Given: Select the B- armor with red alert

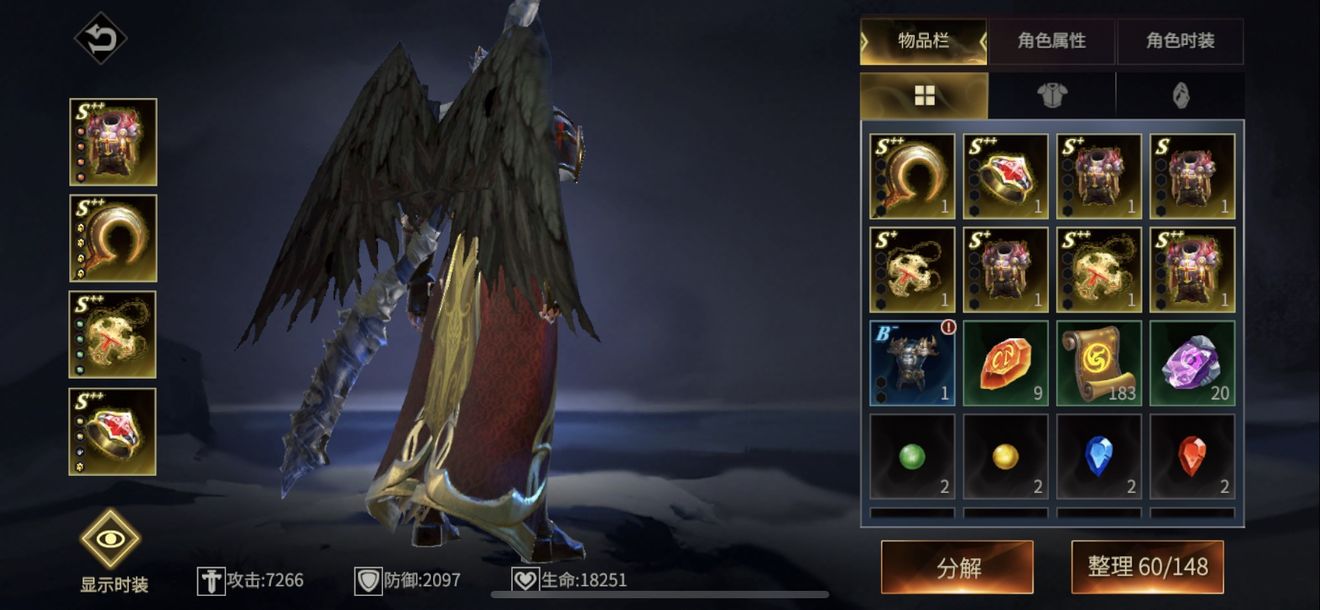Looking at the screenshot, I should (912, 363).
